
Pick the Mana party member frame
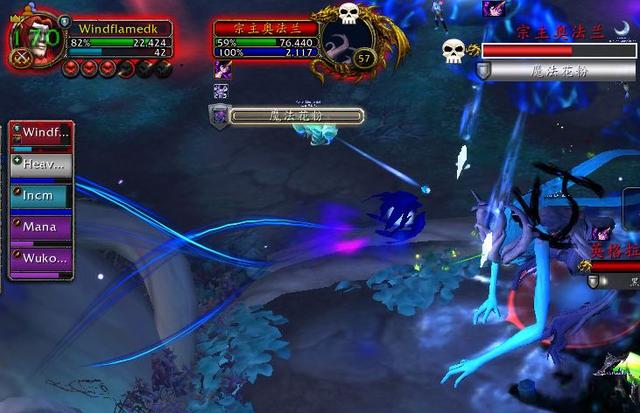click(41, 227)
